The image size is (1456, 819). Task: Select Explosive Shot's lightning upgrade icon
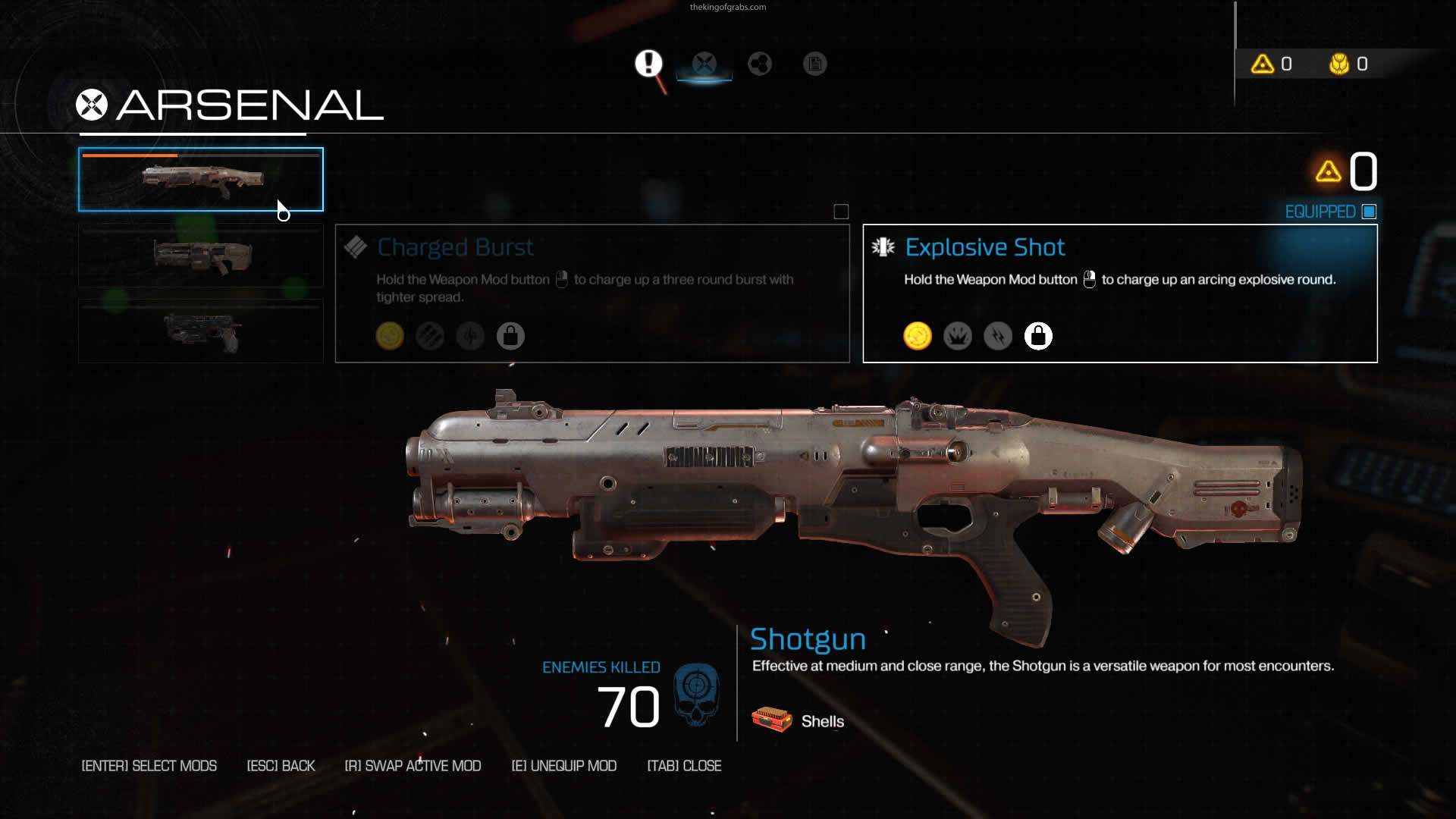998,336
